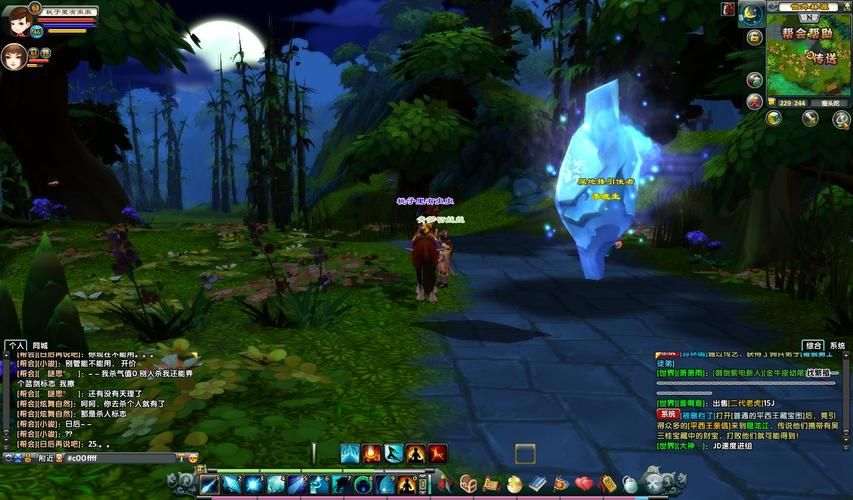Screen dimensions: 853x500
Task: Switch to the 个人 chat tab
Action: pos(16,345)
